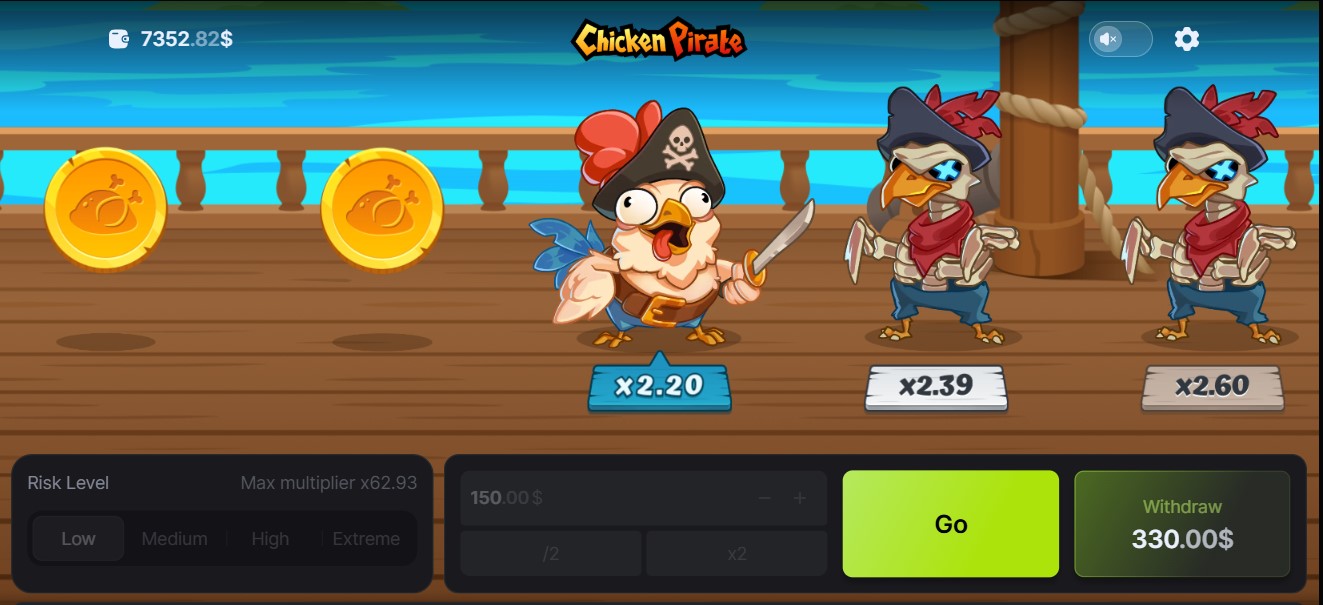Withdraw the 330.00$ winnings
Screen dimensions: 1323x605
tap(1182, 524)
